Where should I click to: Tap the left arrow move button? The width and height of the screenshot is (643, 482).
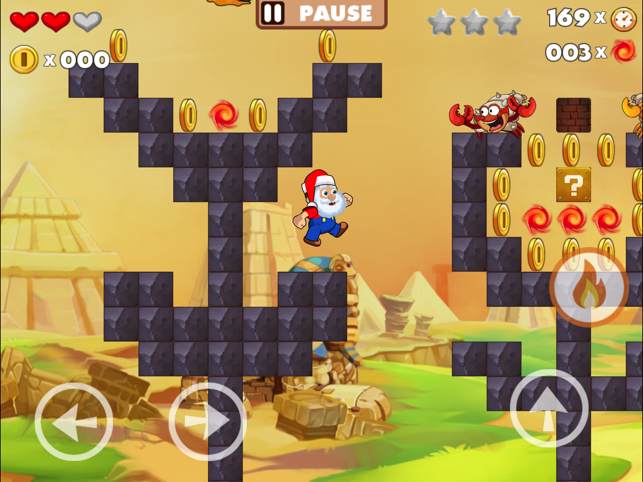74,422
